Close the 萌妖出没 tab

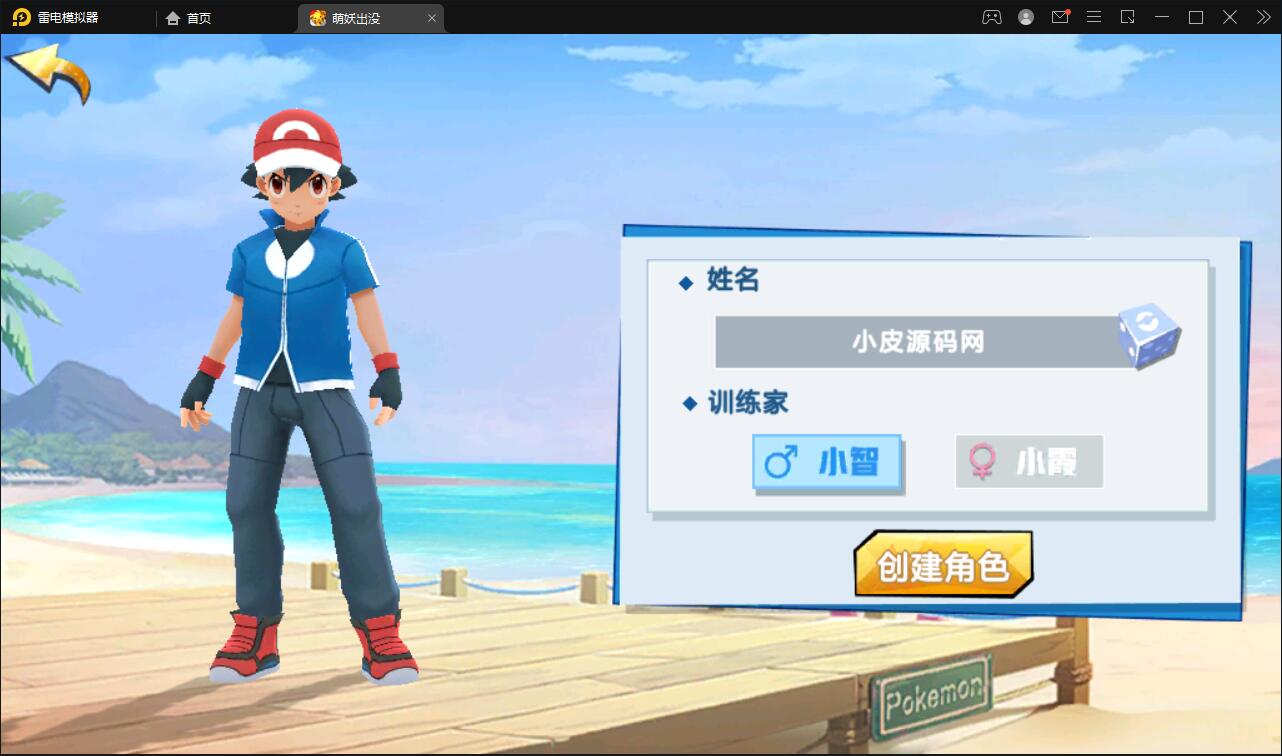tap(431, 17)
